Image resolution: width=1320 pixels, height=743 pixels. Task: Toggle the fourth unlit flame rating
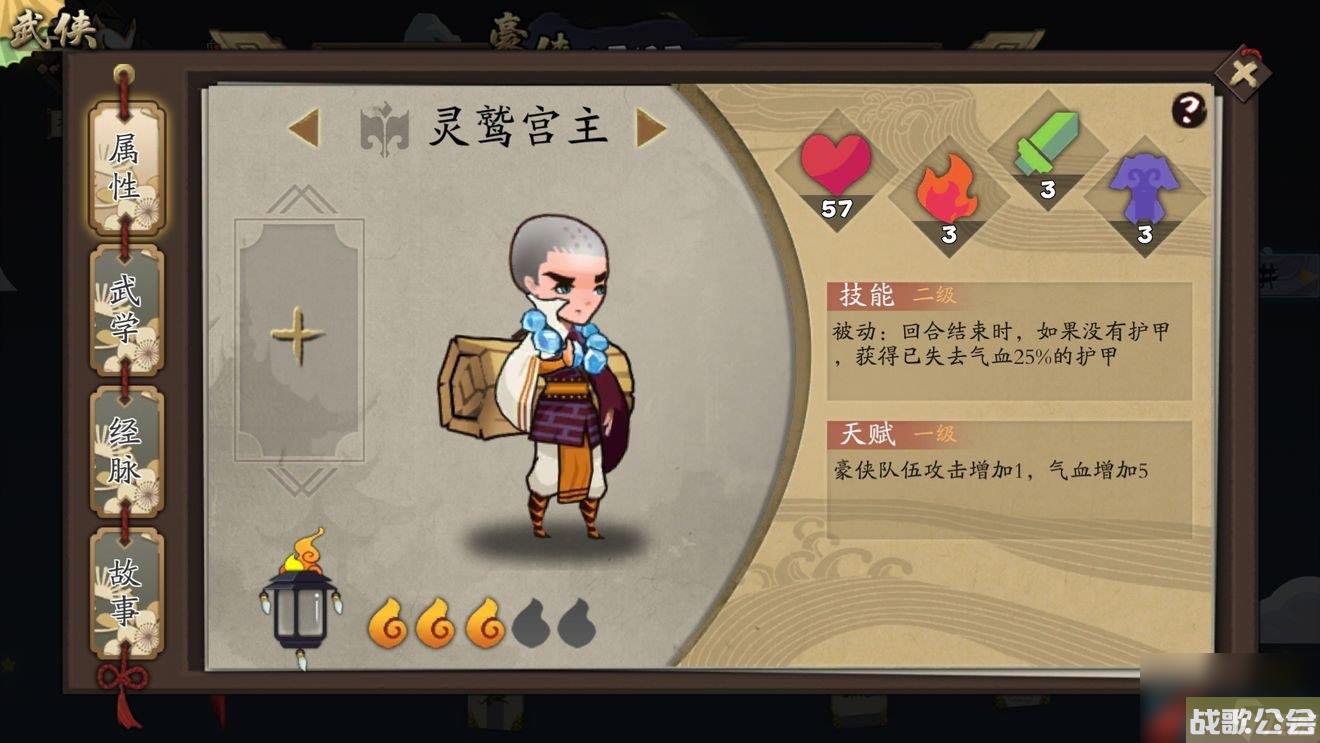(x=530, y=623)
